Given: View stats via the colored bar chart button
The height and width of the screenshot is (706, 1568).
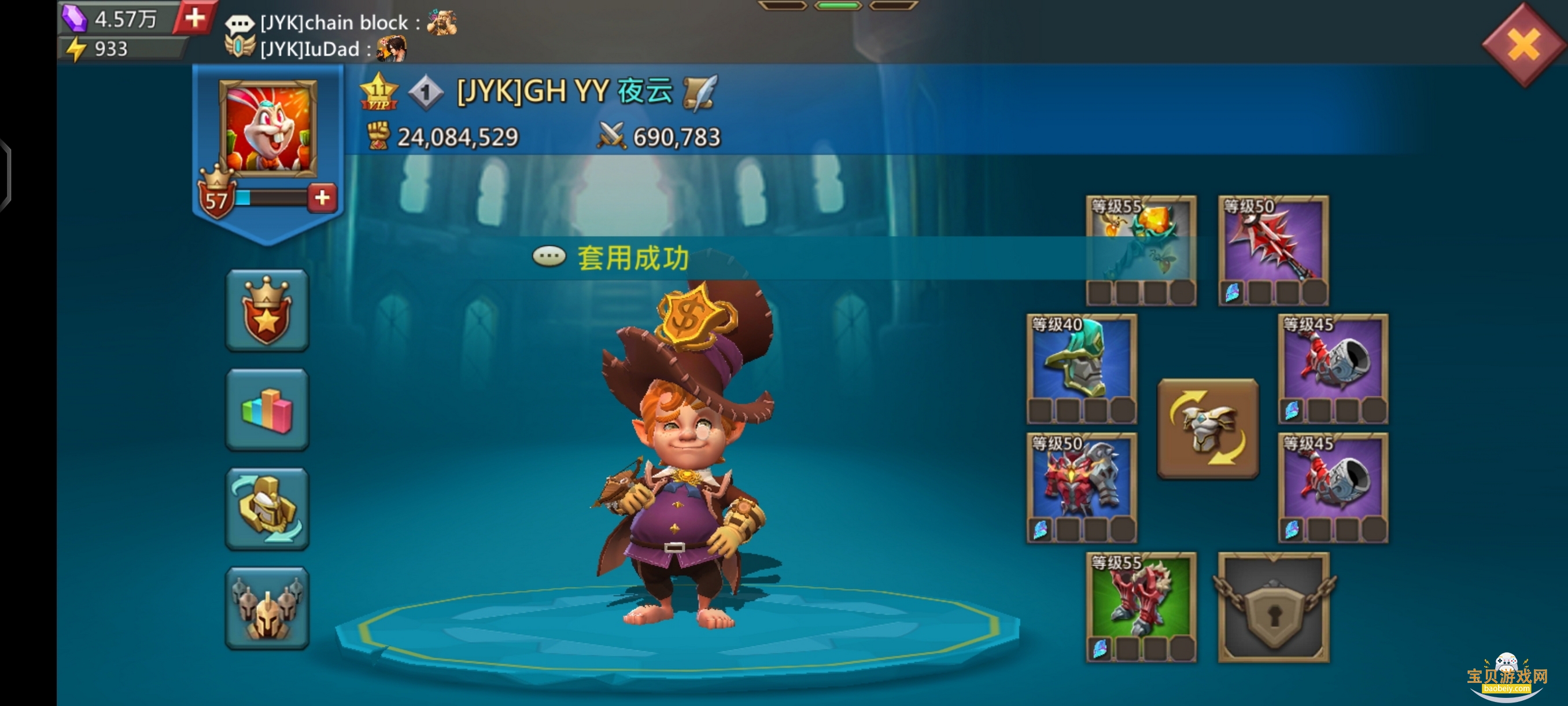Looking at the screenshot, I should (x=267, y=409).
